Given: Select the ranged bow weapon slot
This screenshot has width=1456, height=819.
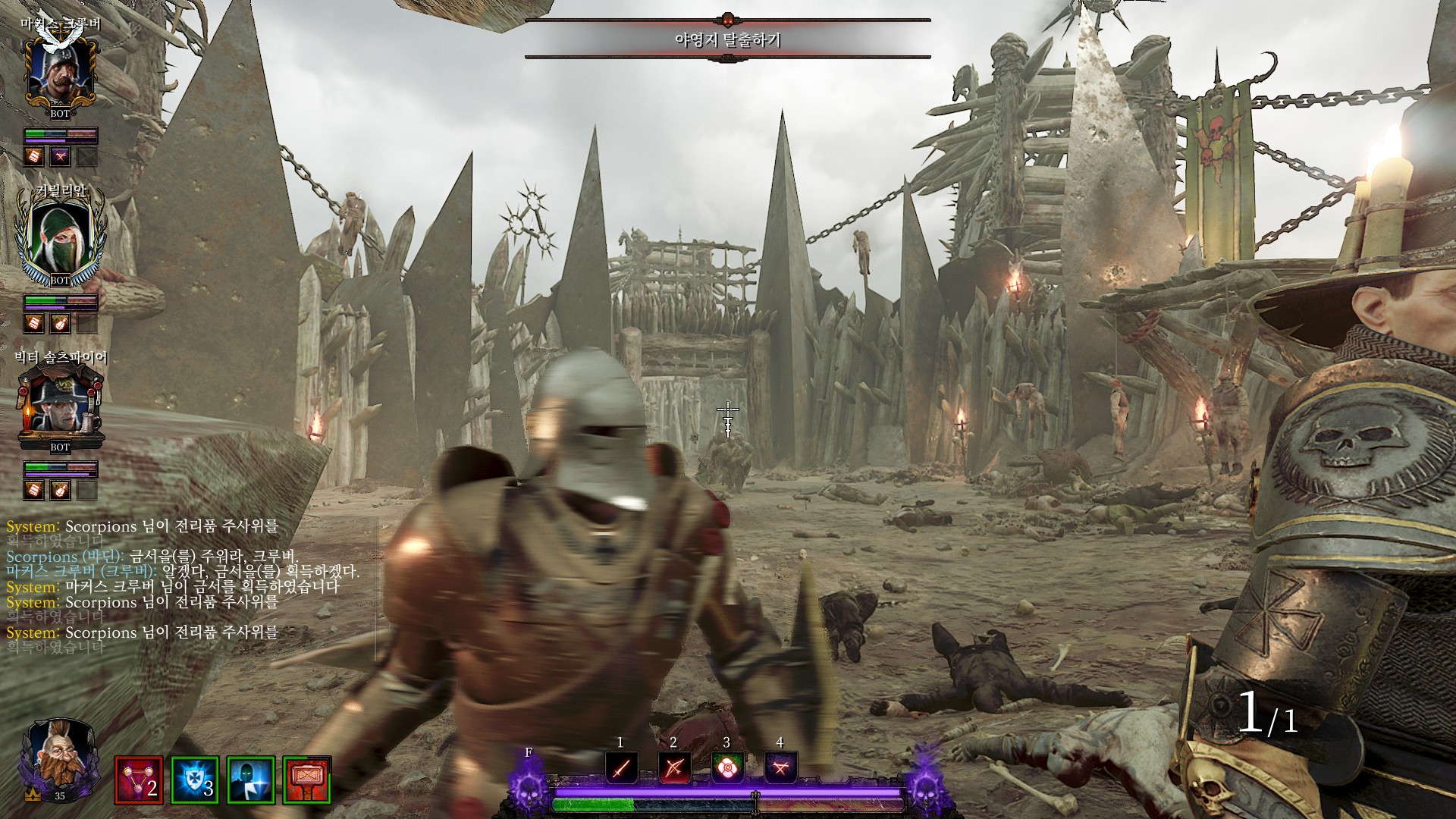Looking at the screenshot, I should [674, 767].
